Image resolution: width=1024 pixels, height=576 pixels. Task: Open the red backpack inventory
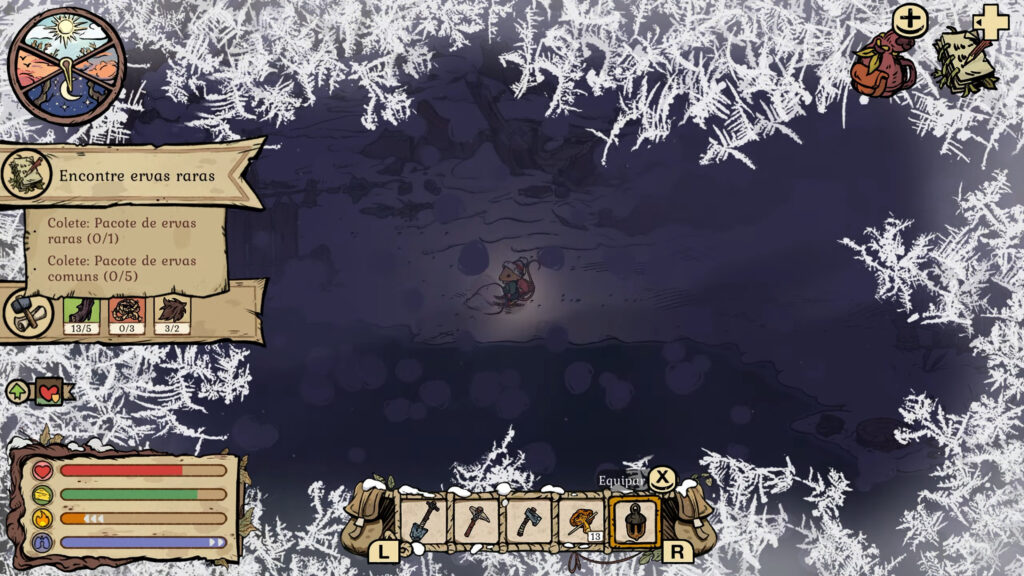pyautogui.click(x=882, y=66)
